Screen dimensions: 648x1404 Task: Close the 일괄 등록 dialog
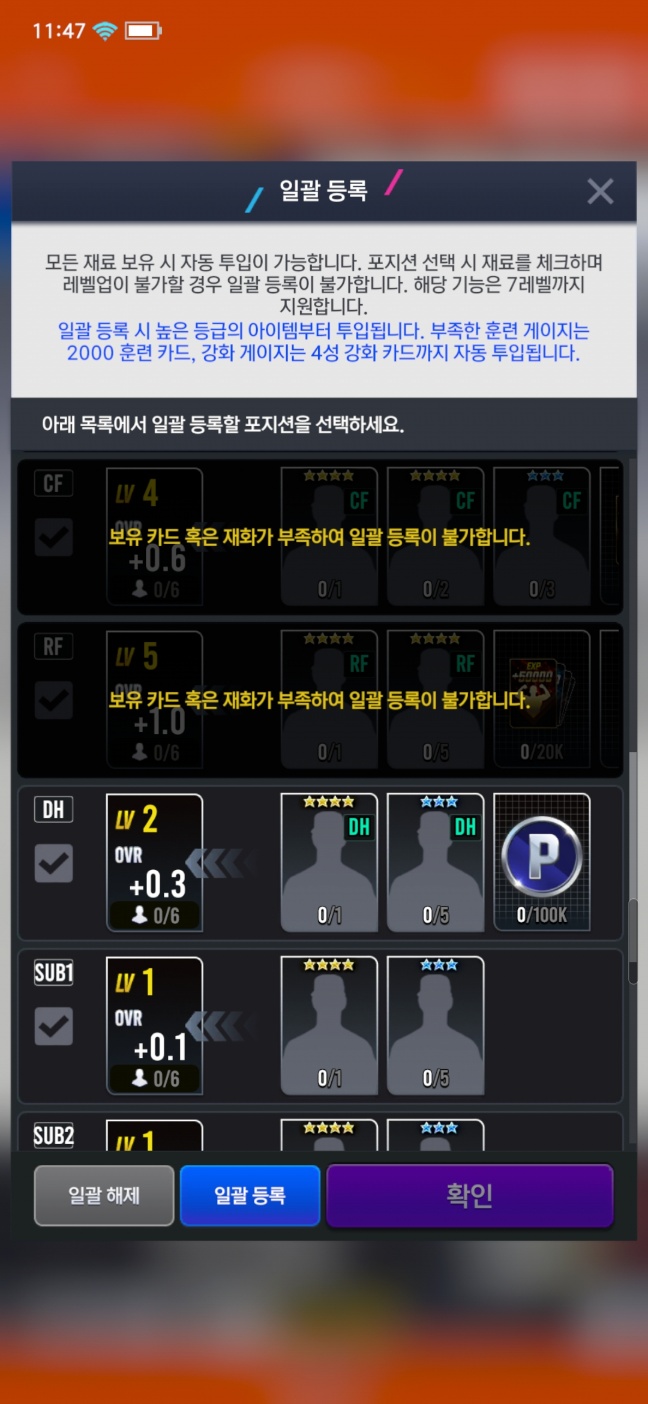coord(600,191)
